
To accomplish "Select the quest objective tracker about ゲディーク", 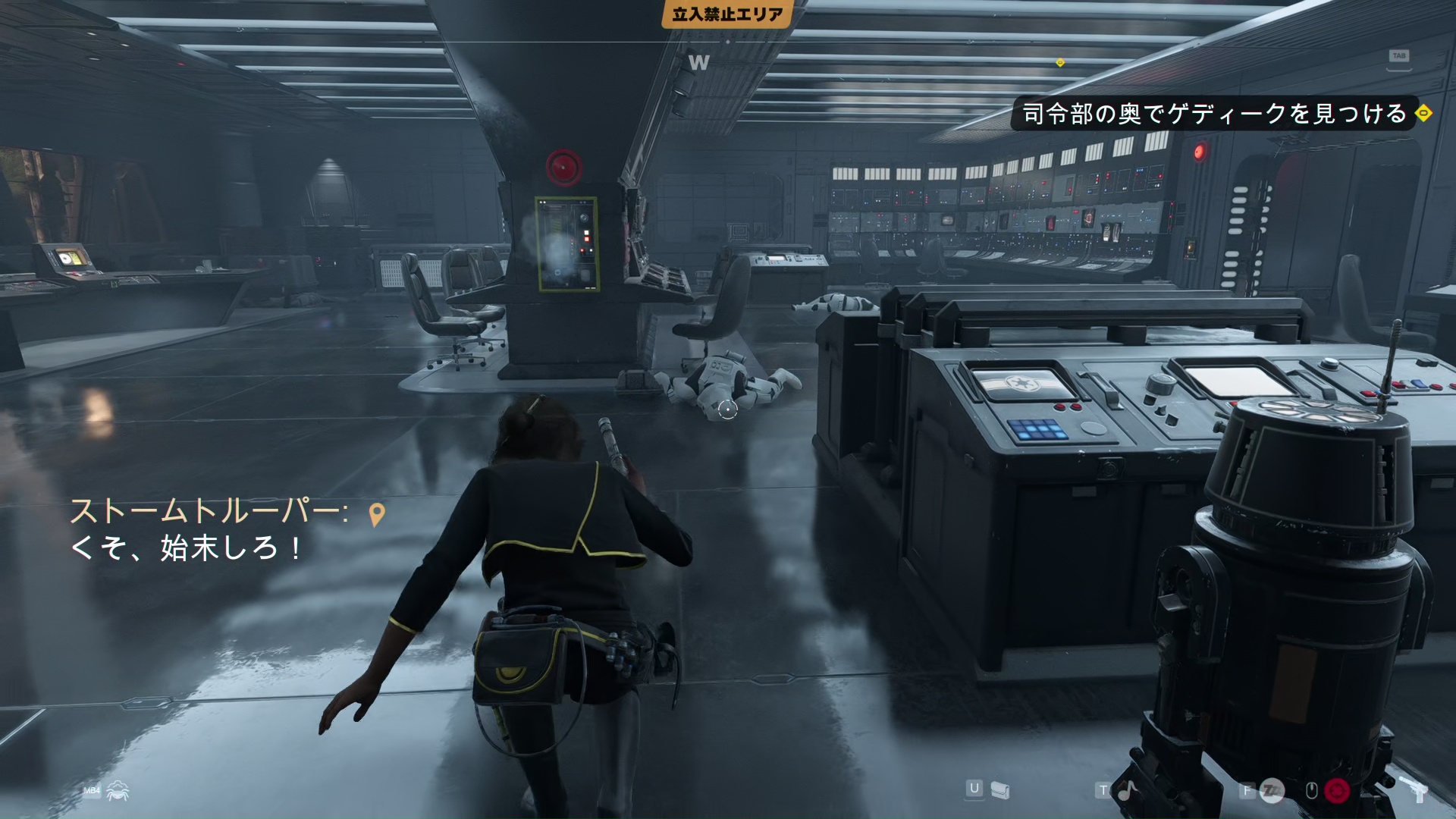I will (1213, 114).
